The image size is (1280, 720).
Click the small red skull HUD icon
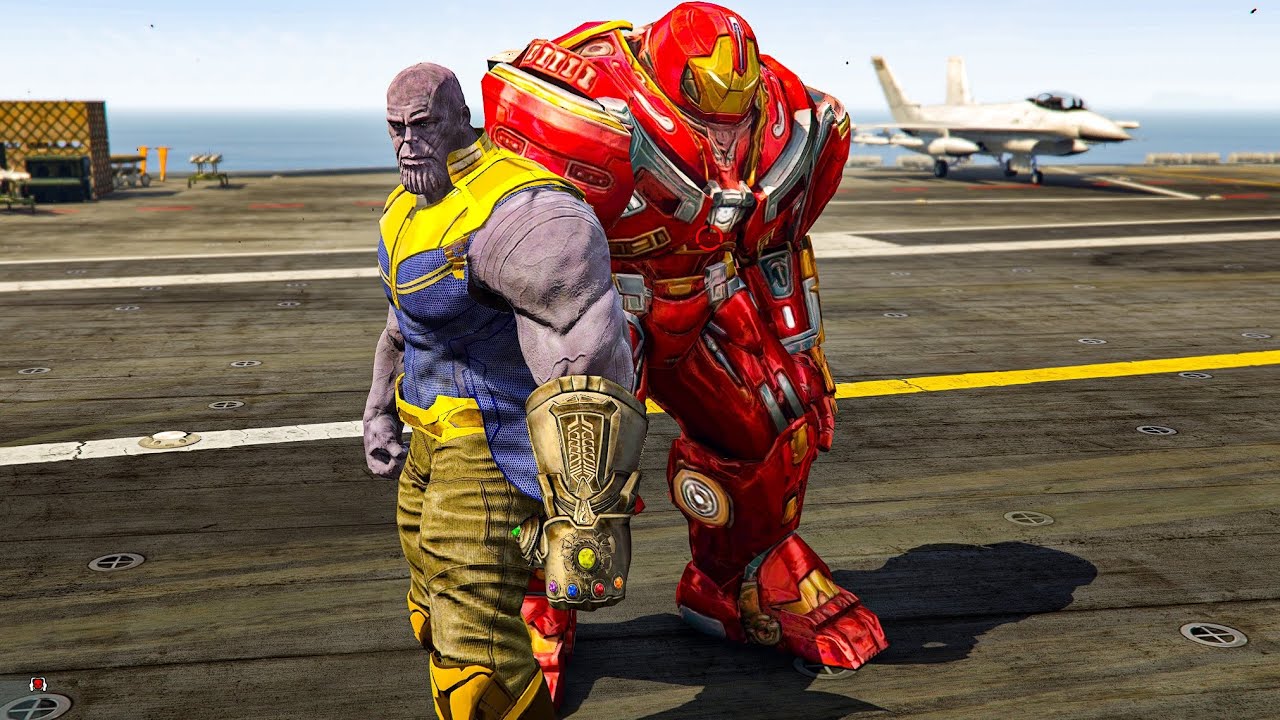click(39, 684)
